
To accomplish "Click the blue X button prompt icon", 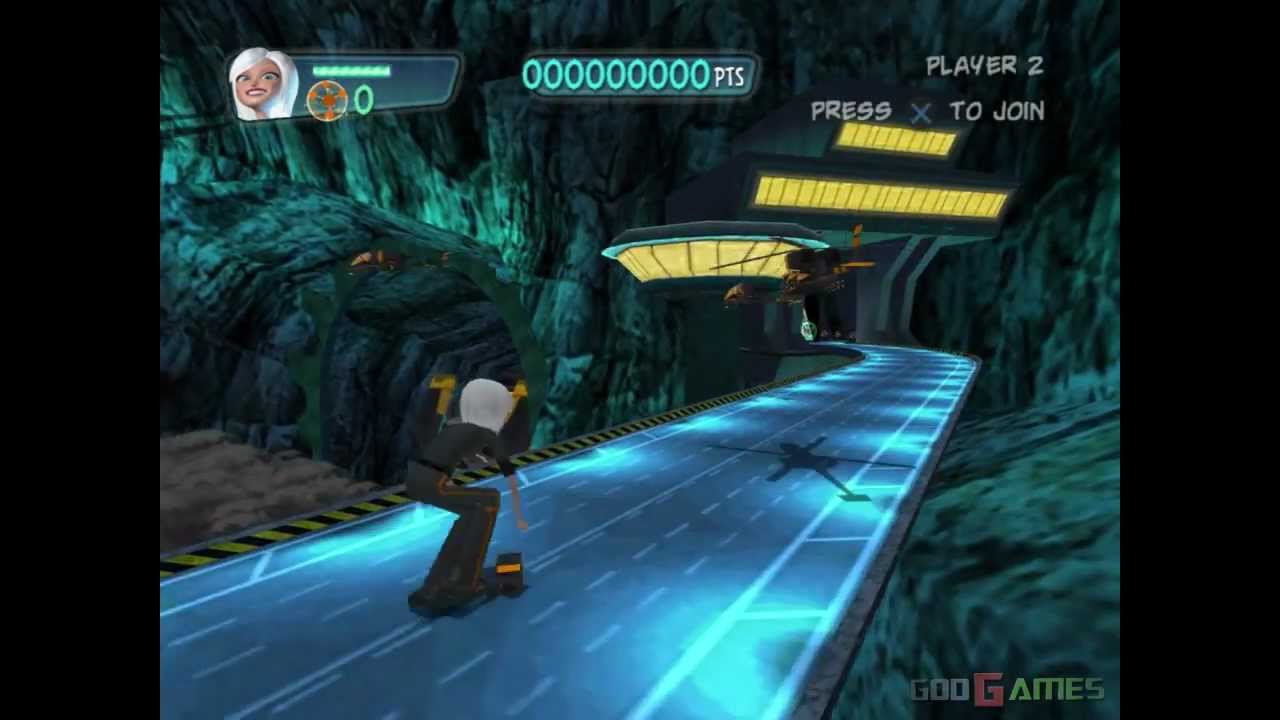I will 918,113.
